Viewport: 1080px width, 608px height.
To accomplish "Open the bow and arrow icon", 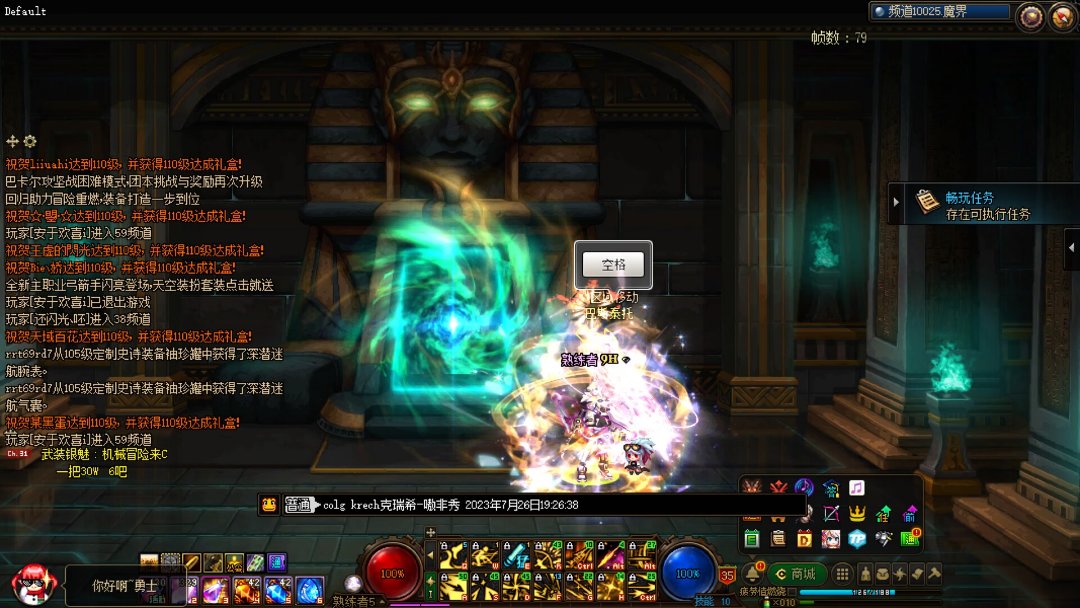I will [x=830, y=513].
